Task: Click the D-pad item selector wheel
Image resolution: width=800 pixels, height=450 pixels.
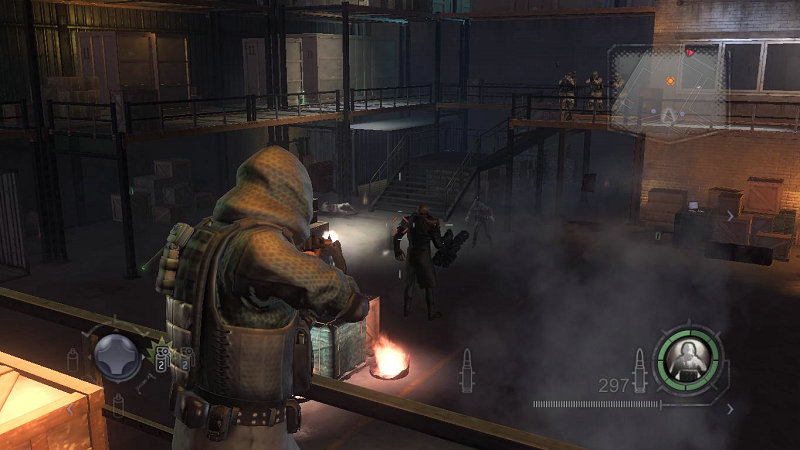Action: point(117,357)
